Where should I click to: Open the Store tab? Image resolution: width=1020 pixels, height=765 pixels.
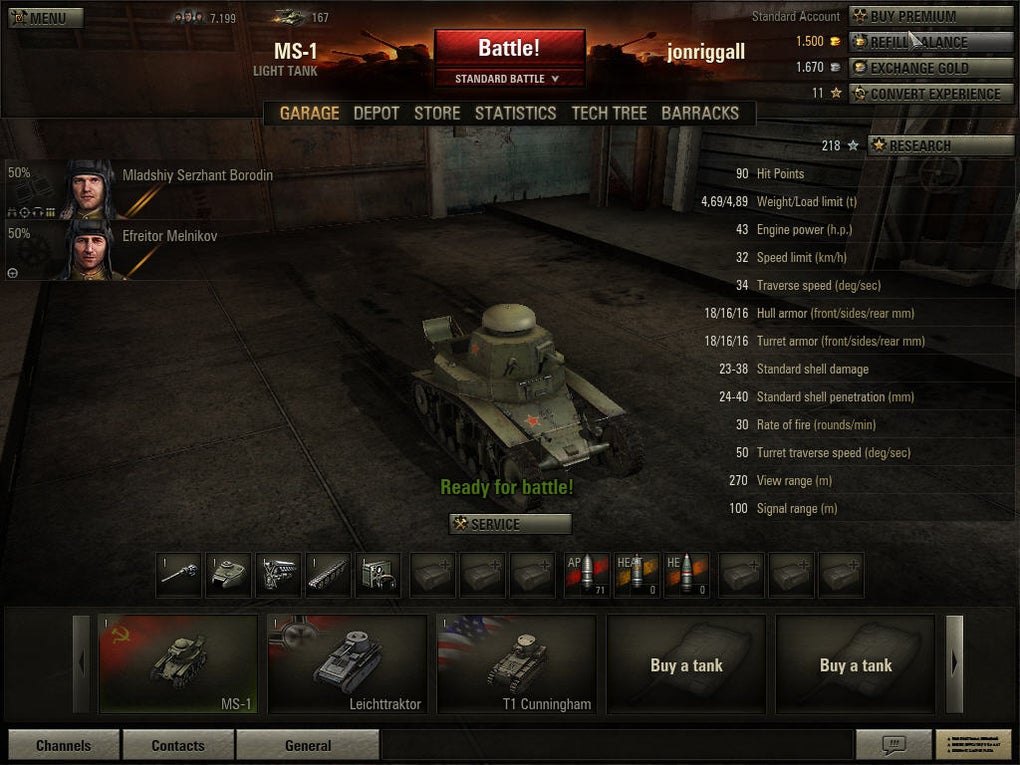437,113
